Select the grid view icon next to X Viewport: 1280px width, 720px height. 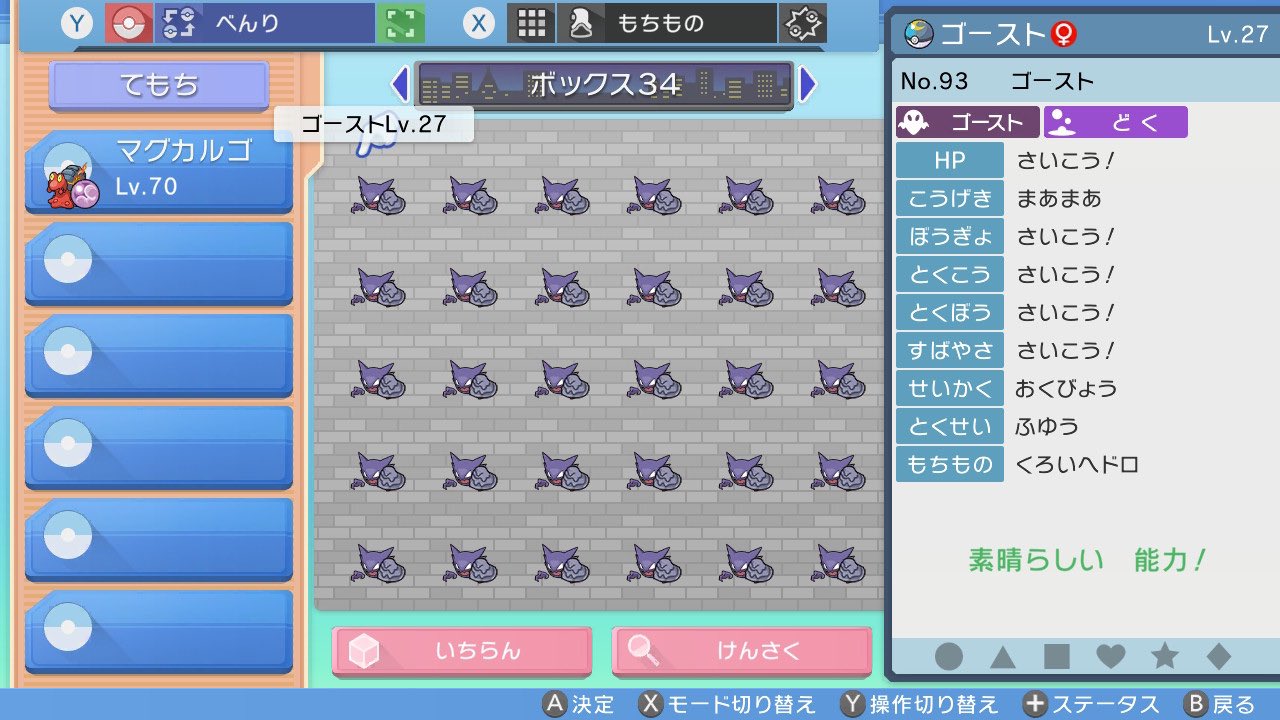coord(531,22)
